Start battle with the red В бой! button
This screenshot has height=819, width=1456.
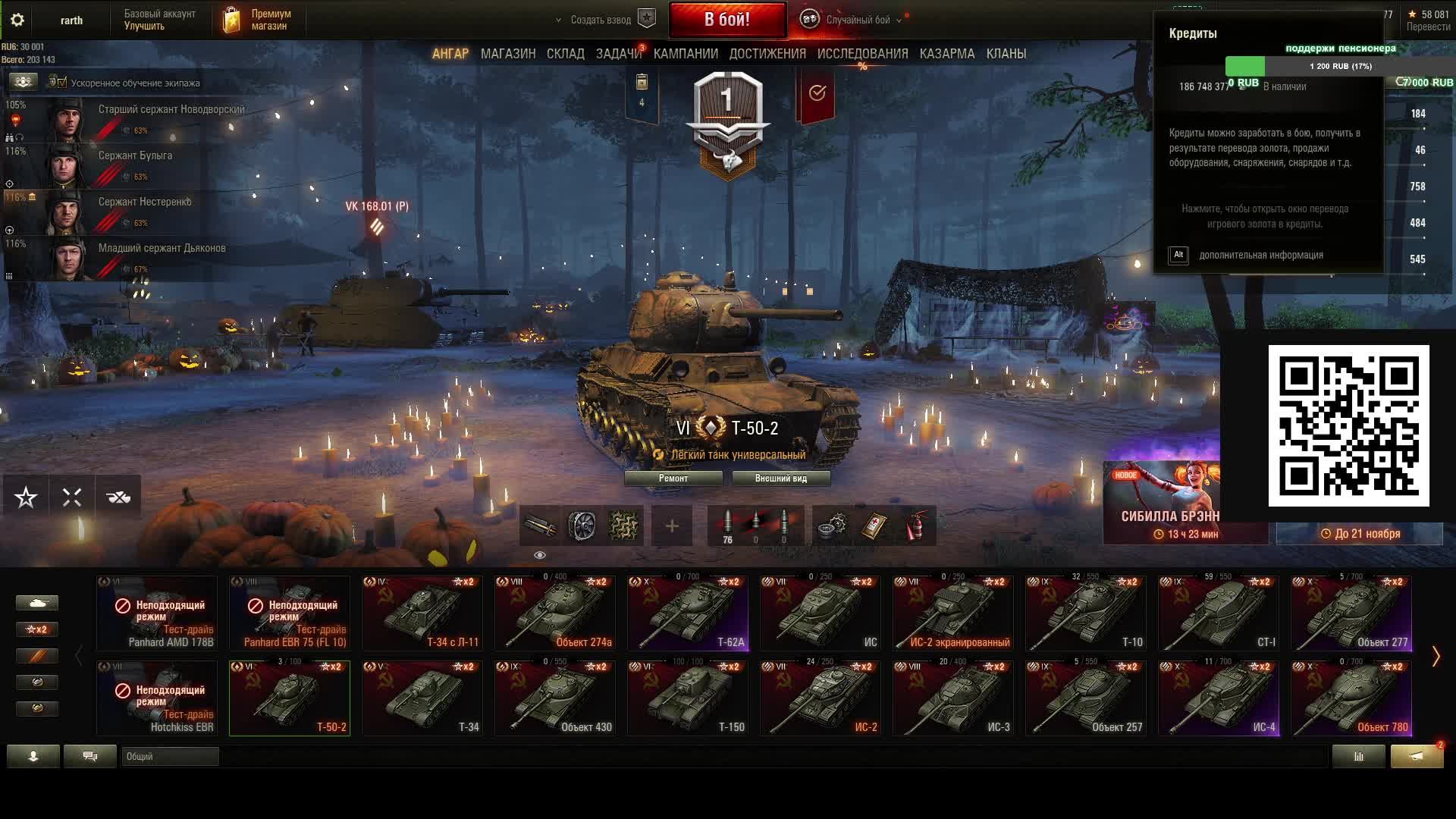(726, 20)
